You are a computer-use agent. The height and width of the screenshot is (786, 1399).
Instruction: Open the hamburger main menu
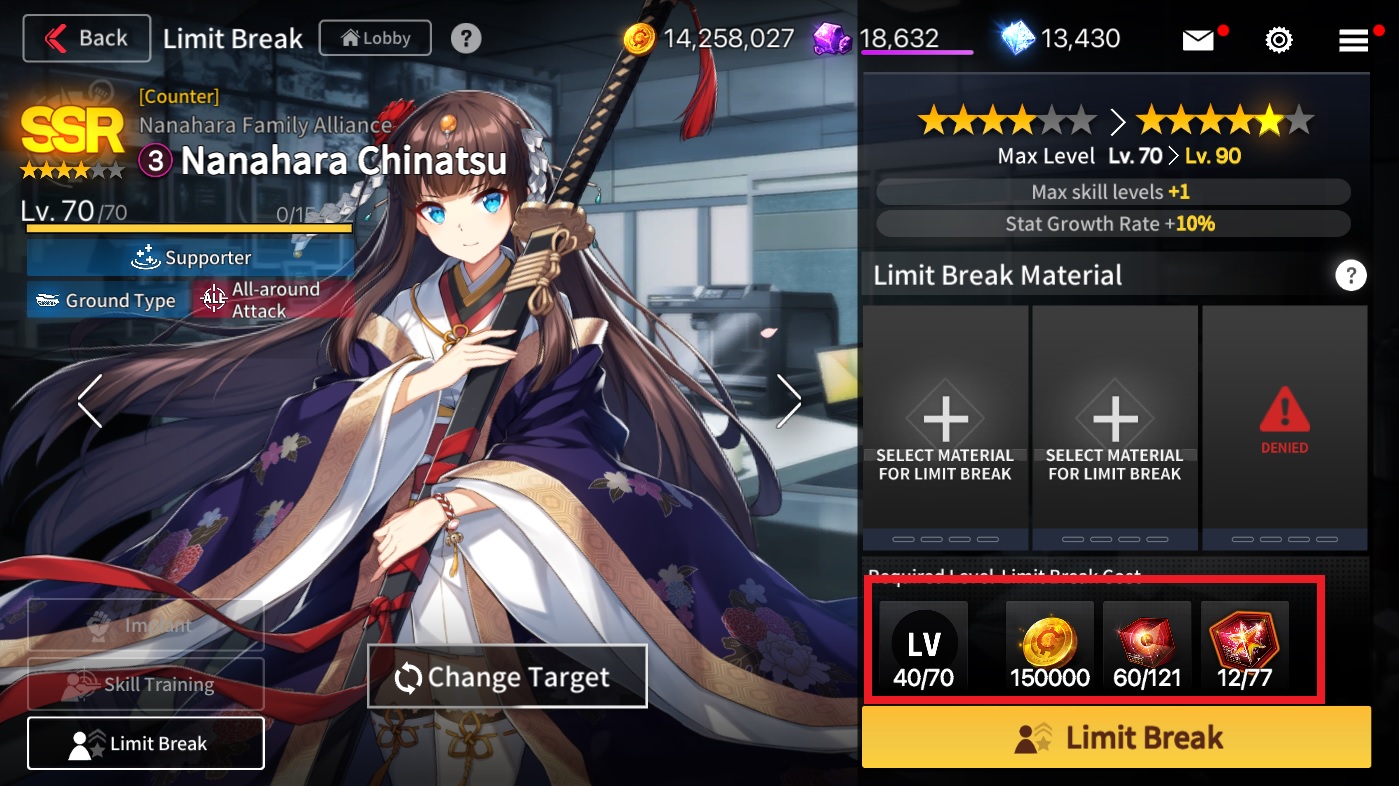(x=1353, y=40)
